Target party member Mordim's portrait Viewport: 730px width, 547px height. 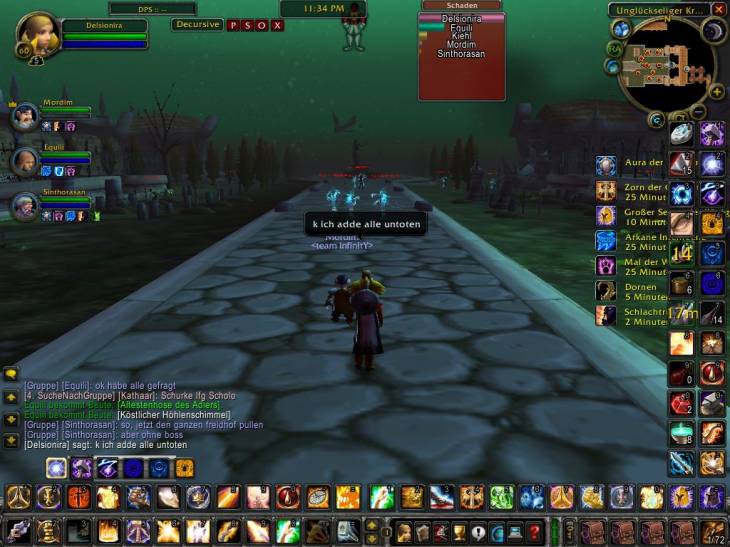(24, 117)
